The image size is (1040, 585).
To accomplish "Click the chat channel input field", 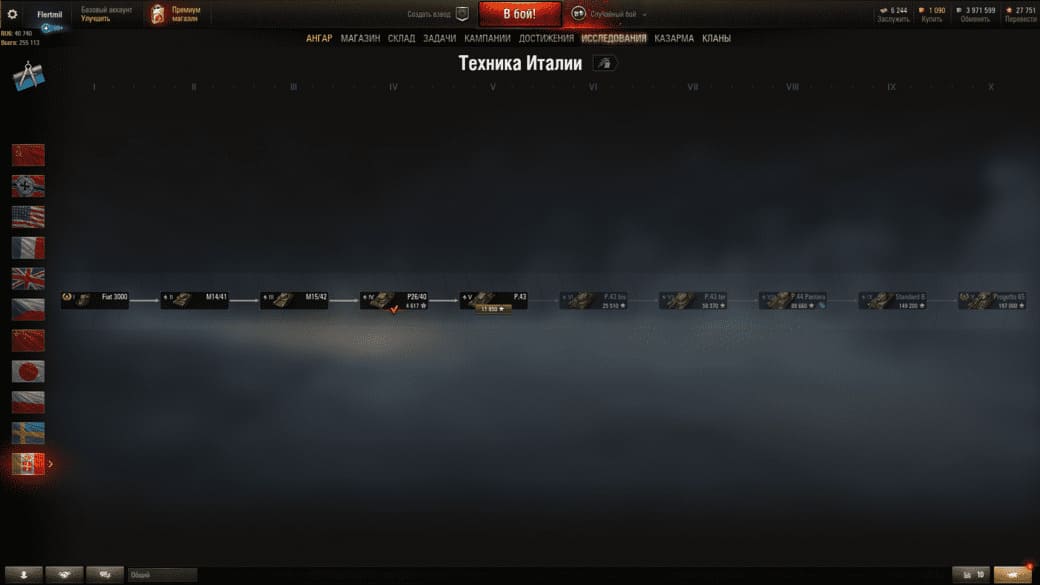I will pos(162,575).
